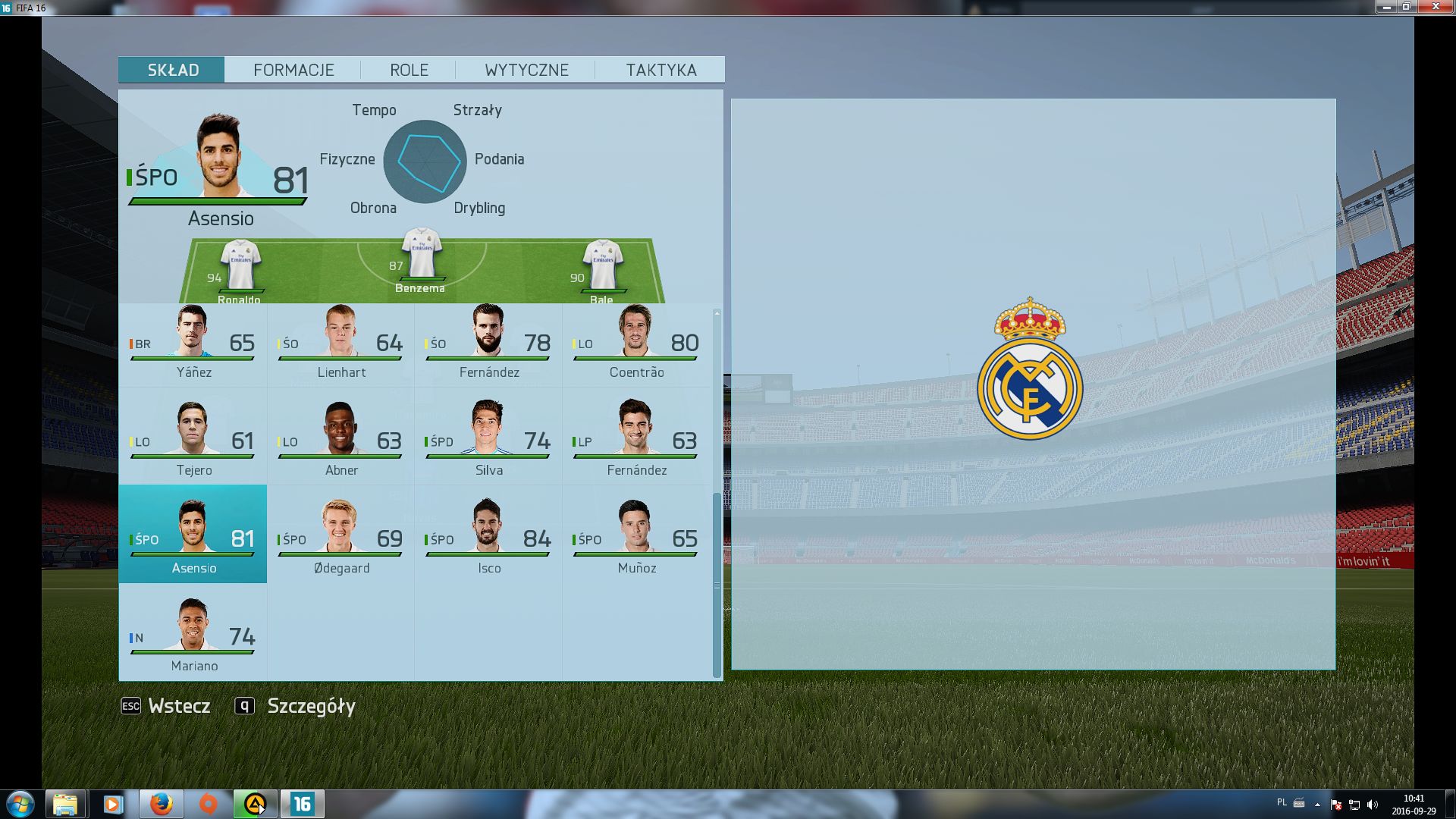Image resolution: width=1456 pixels, height=819 pixels.
Task: Select goalkeeper Yáñez card
Action: (x=193, y=344)
